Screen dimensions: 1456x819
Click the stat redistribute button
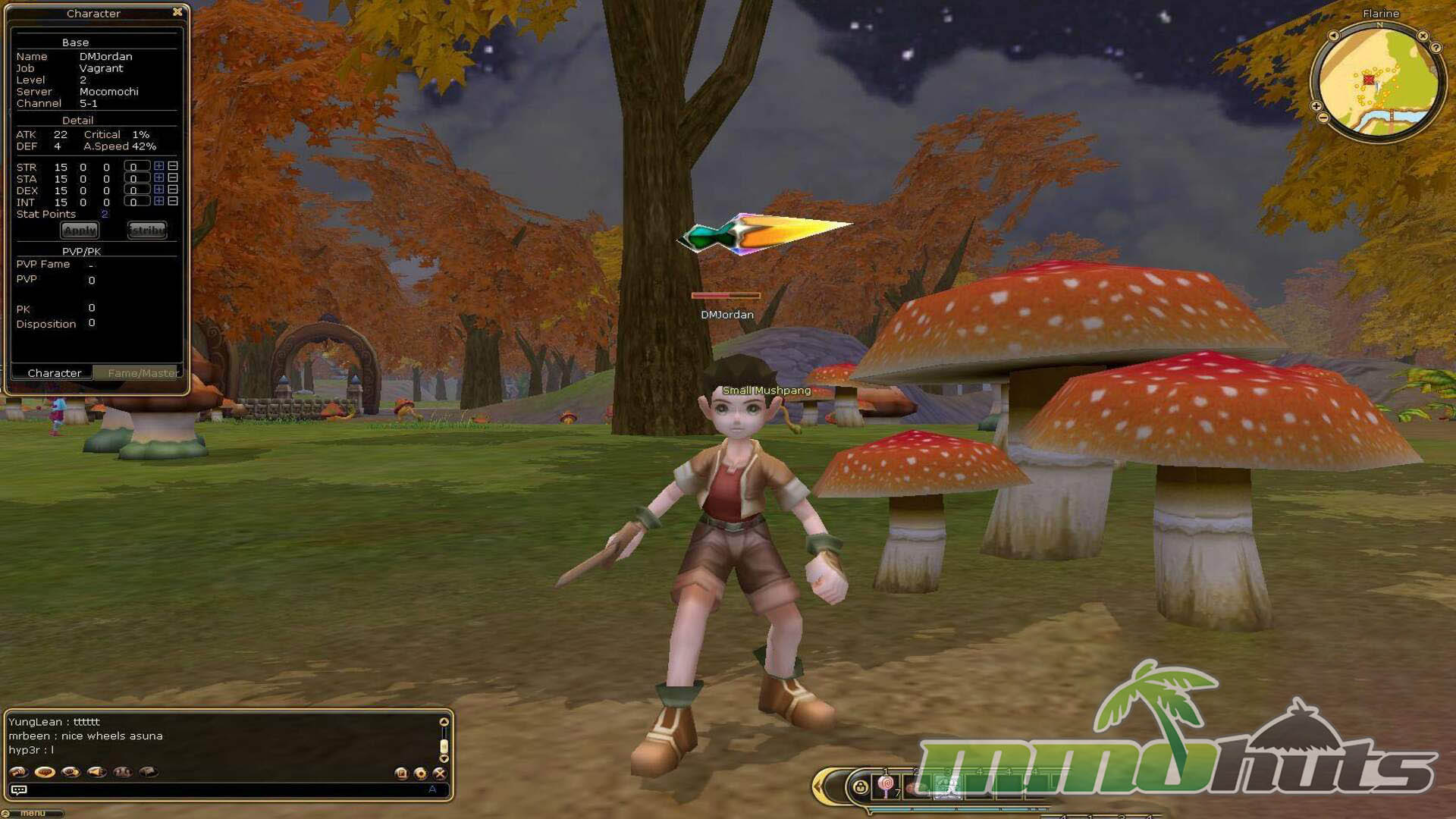pyautogui.click(x=146, y=230)
